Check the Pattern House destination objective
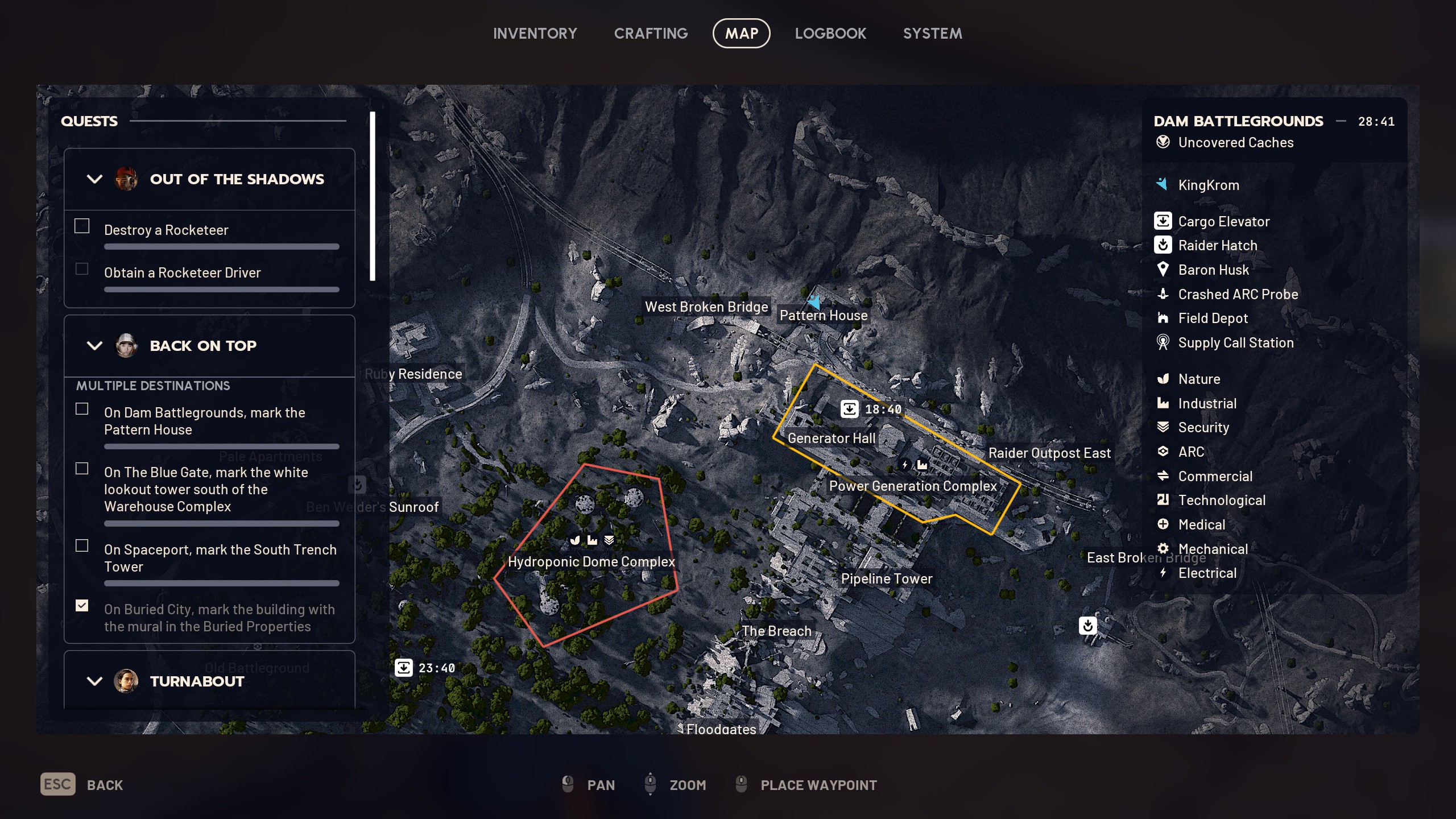The width and height of the screenshot is (1456, 819). [81, 409]
